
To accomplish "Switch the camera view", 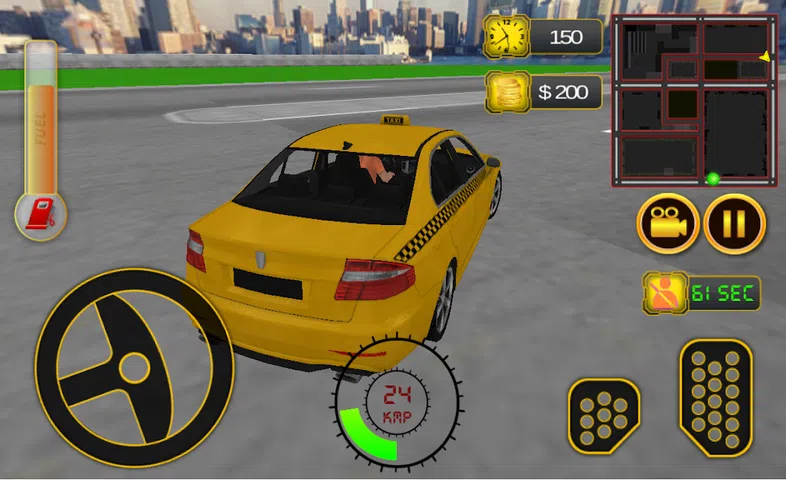I will (667, 223).
